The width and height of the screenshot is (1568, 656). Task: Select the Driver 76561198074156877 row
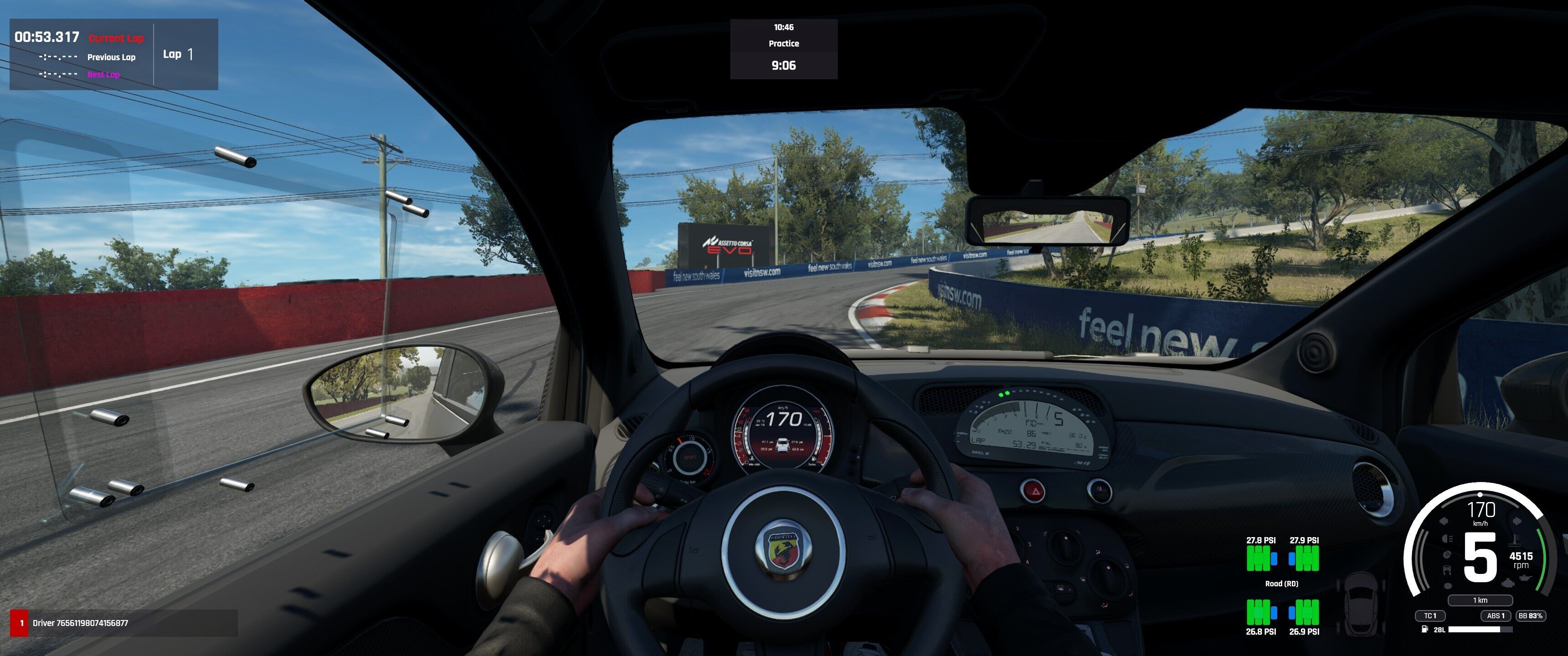(124, 623)
